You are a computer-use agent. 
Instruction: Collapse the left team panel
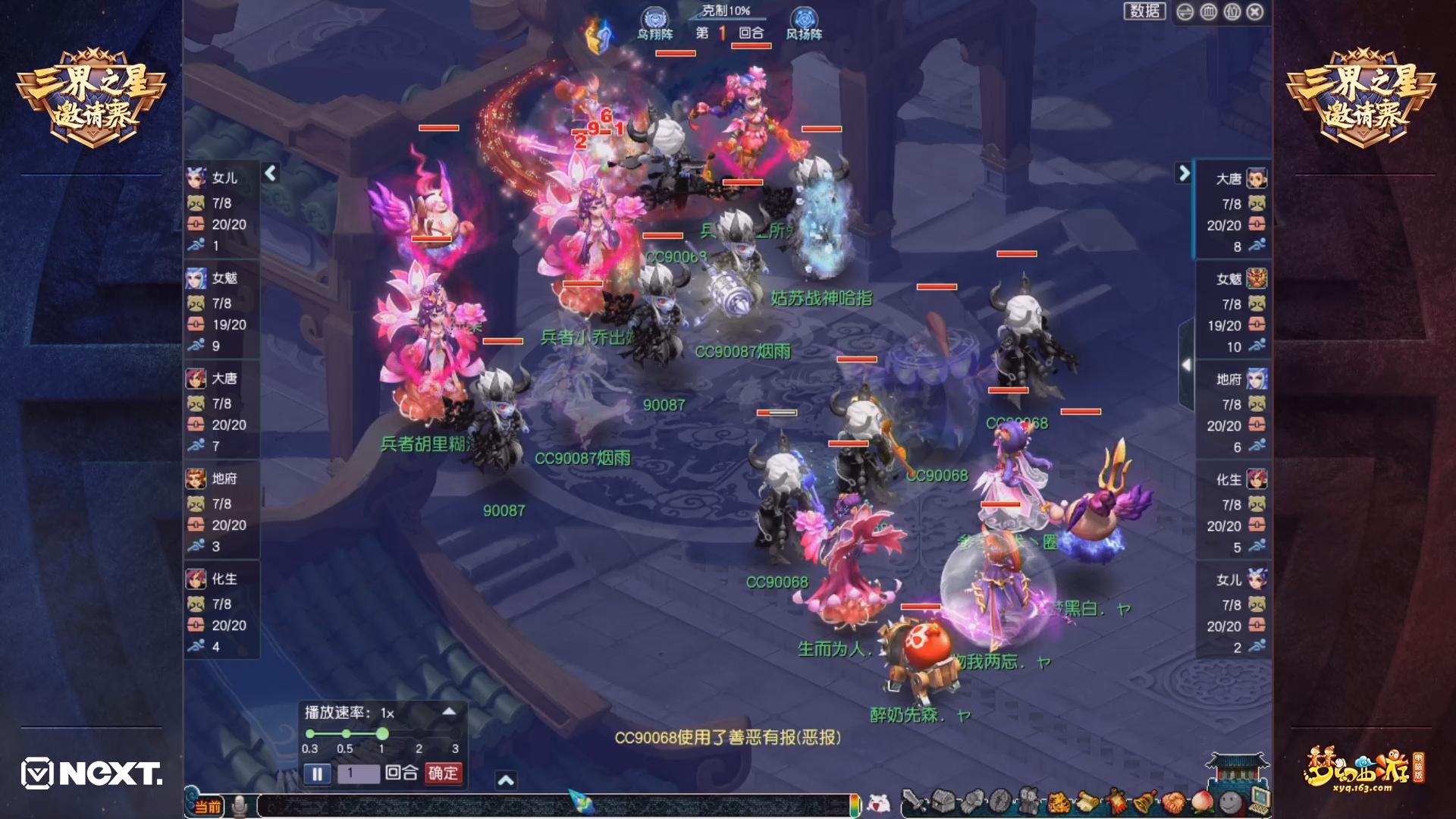pyautogui.click(x=271, y=174)
